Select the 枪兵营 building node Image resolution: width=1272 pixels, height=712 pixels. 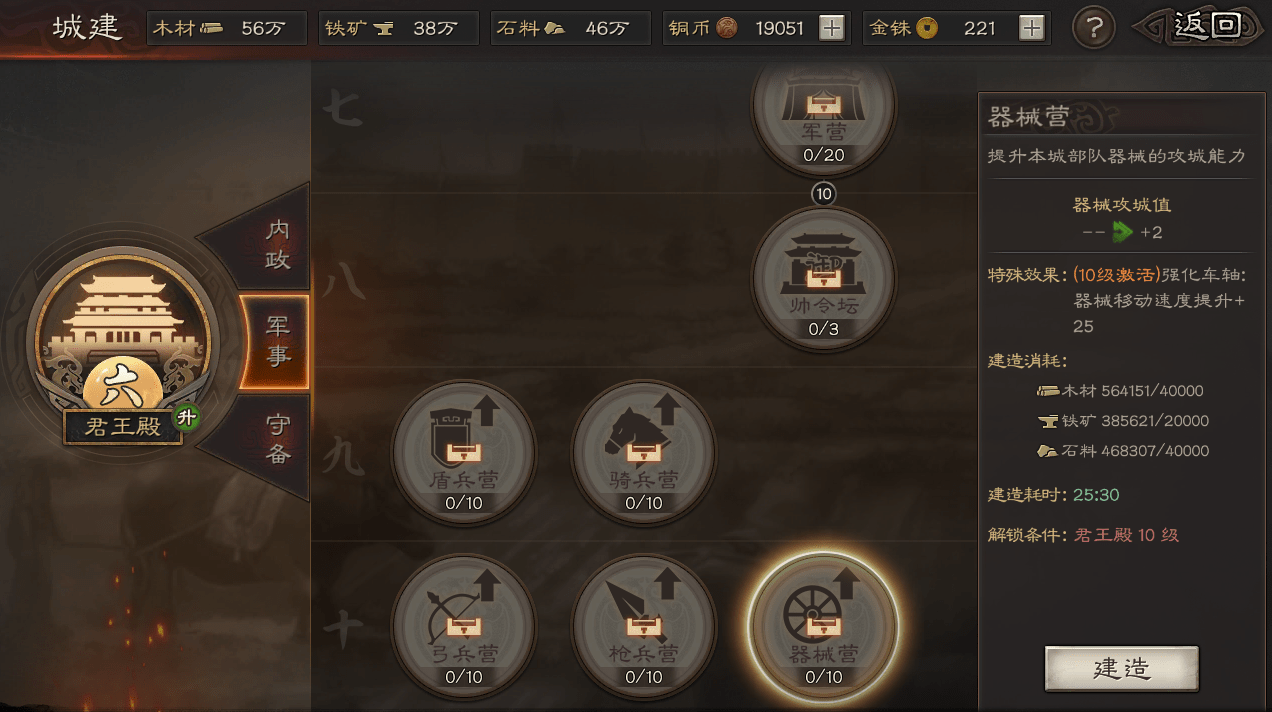[x=643, y=626]
